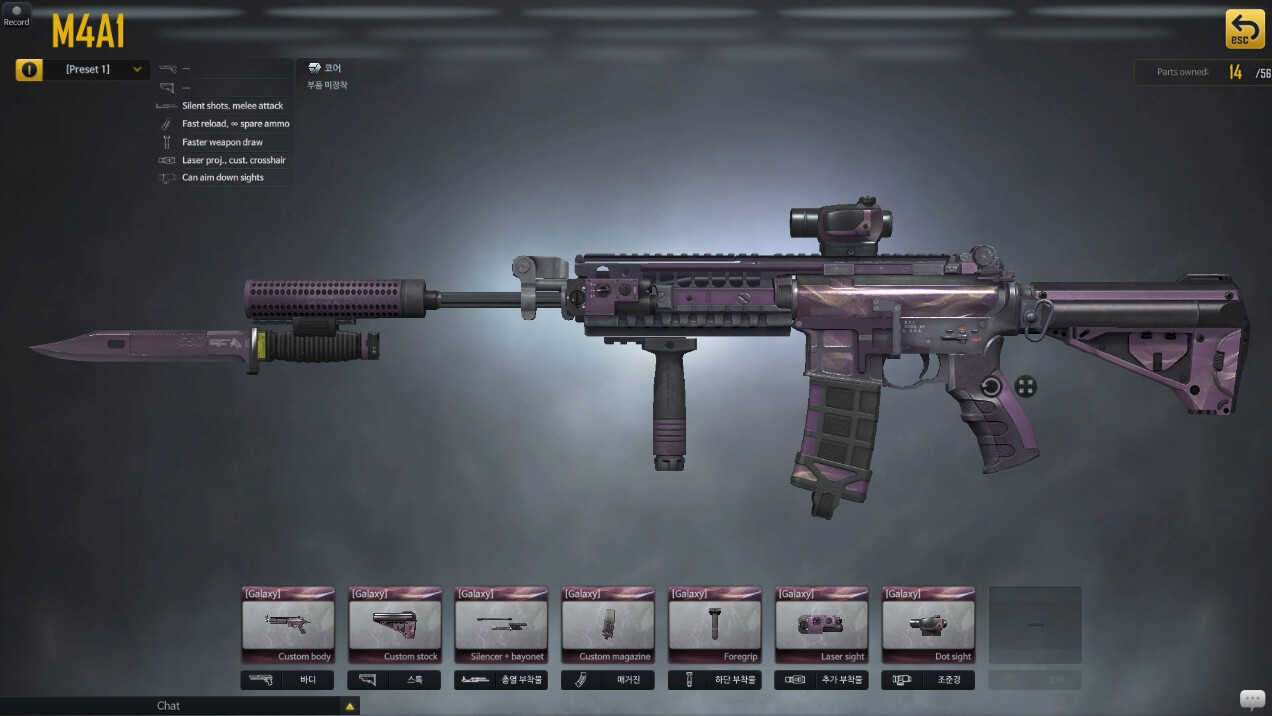Click the yellow info icon beside the preset

point(29,69)
